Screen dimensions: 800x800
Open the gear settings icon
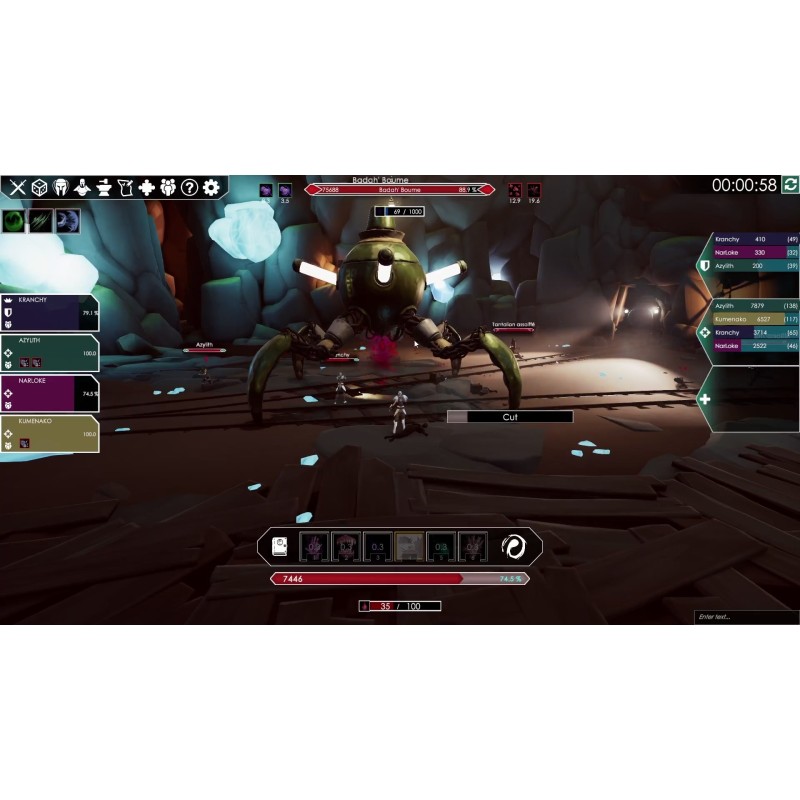[211, 187]
